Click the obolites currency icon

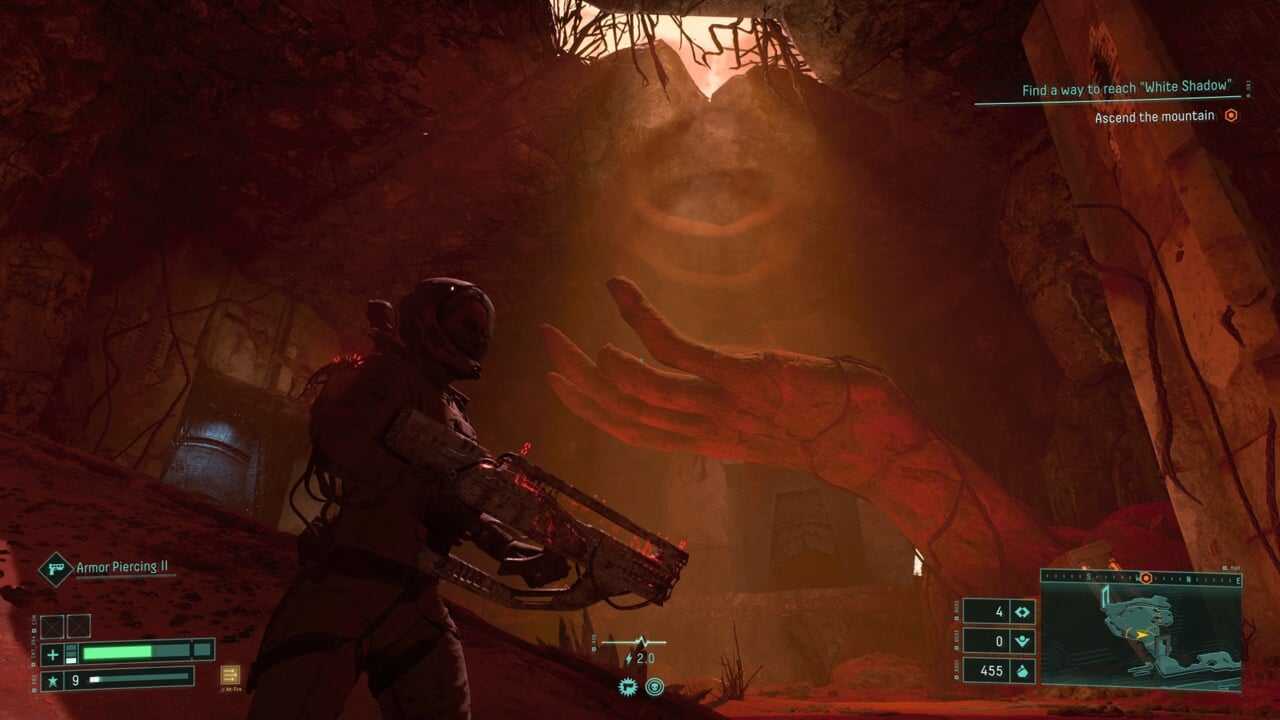tap(1023, 670)
